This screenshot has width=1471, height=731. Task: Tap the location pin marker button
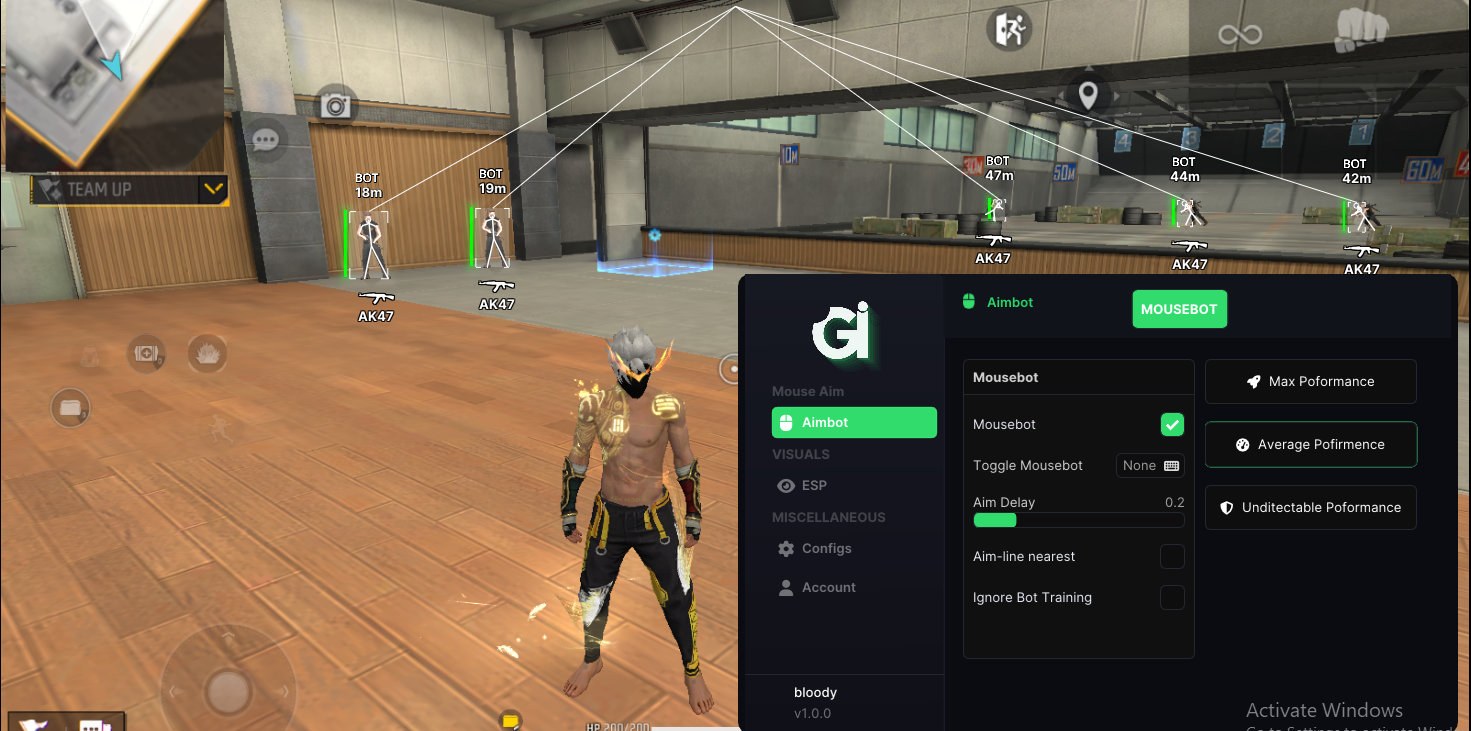1088,95
